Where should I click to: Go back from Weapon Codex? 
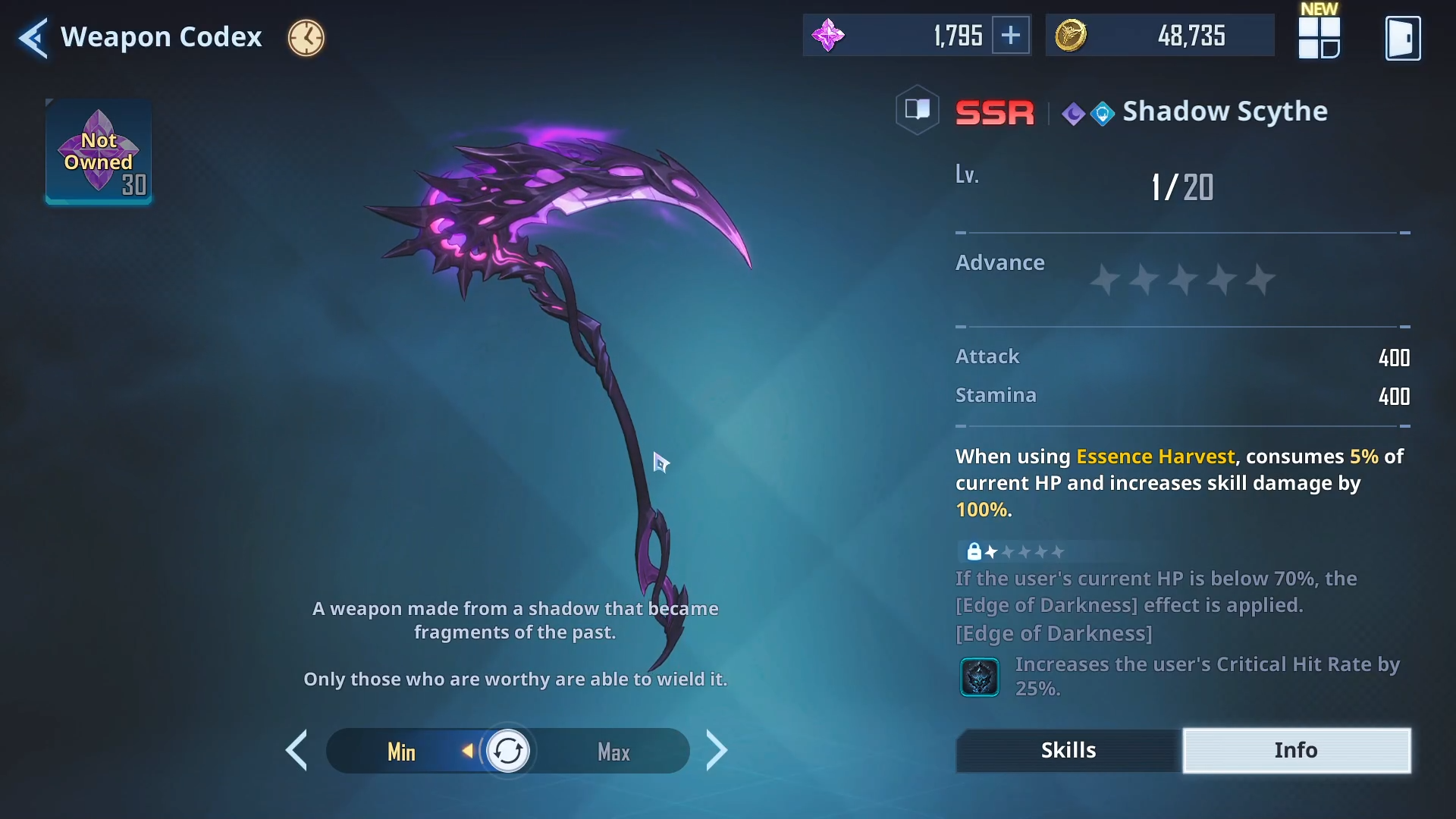tap(33, 38)
